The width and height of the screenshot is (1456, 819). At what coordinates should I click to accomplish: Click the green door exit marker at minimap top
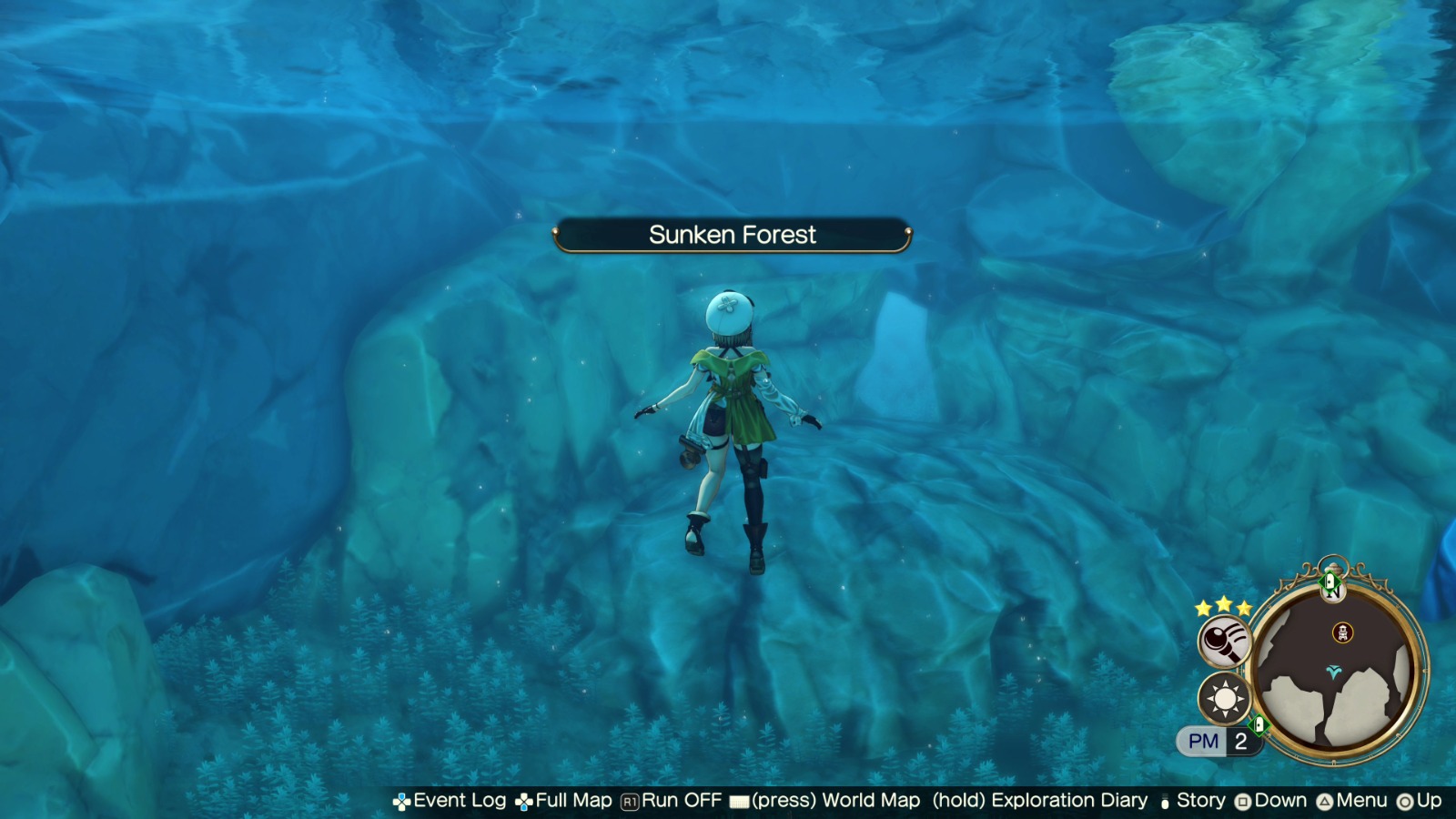click(x=1330, y=581)
